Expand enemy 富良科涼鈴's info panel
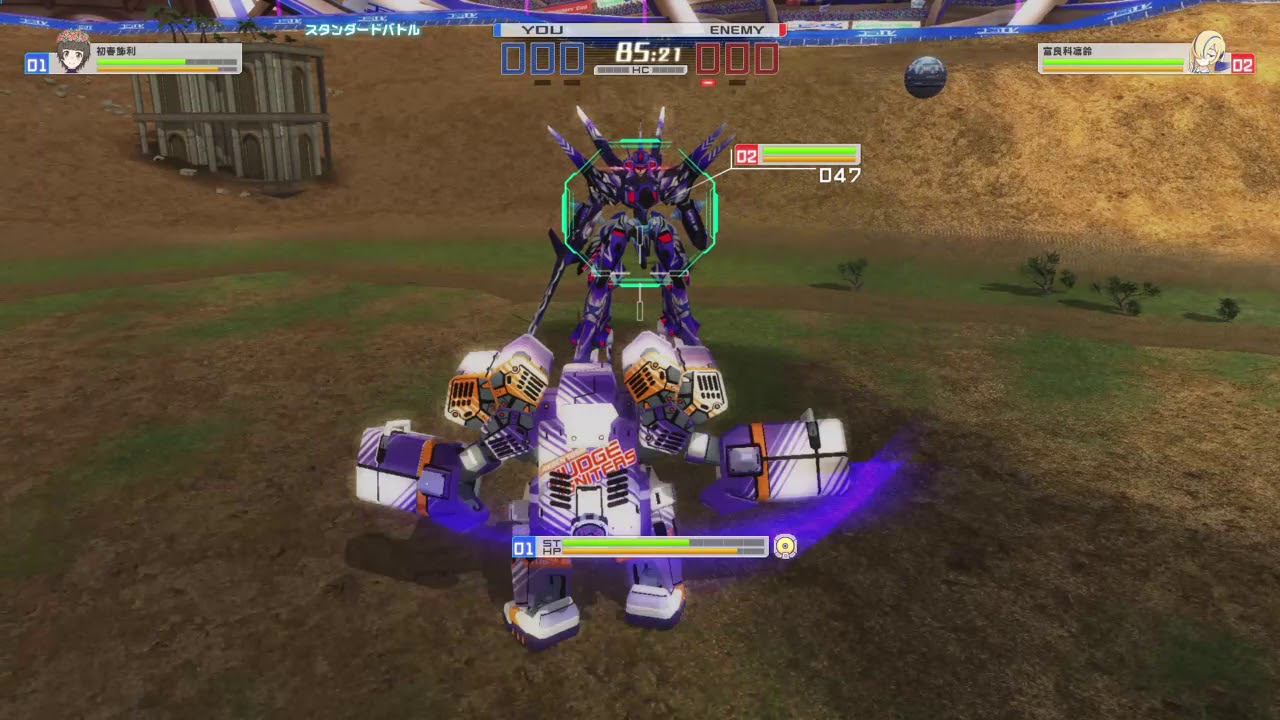1280x720 pixels. (1112, 57)
